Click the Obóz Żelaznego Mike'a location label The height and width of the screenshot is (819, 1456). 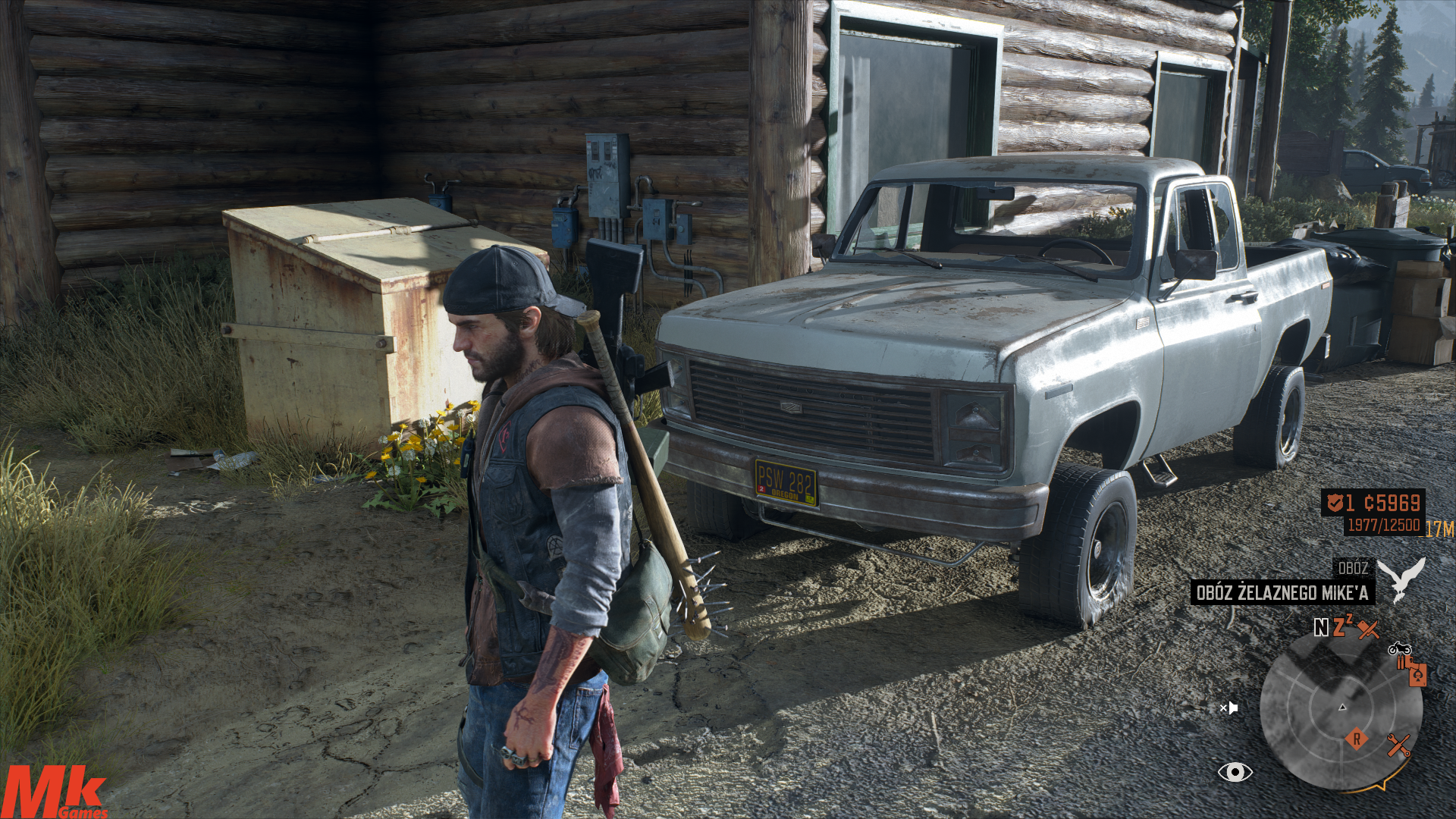pos(1282,592)
